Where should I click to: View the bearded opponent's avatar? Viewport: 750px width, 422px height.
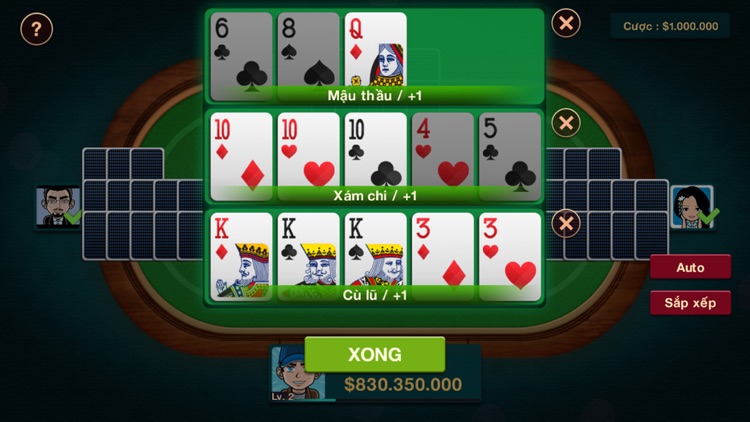(x=55, y=206)
